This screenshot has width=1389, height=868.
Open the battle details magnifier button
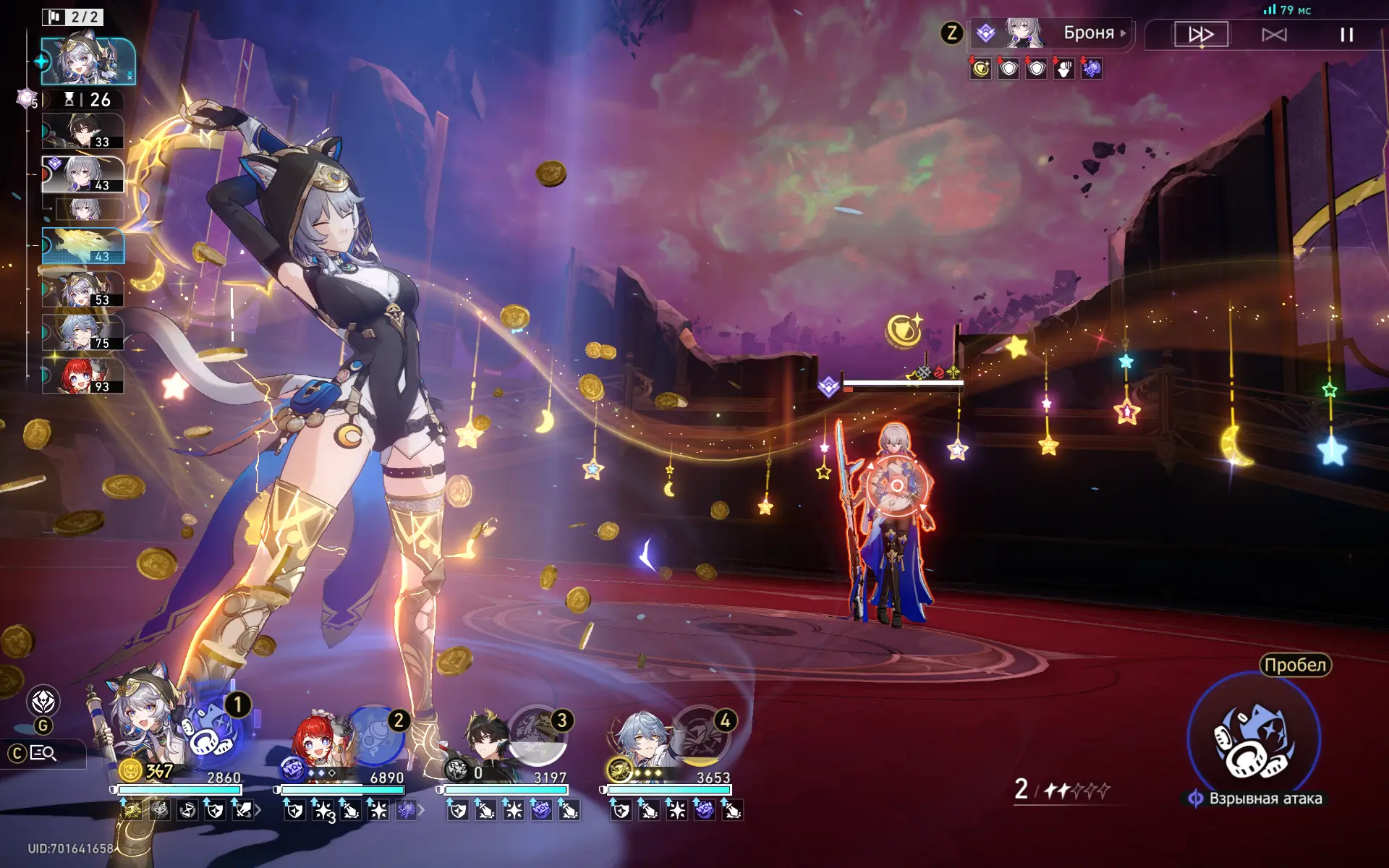[43, 754]
